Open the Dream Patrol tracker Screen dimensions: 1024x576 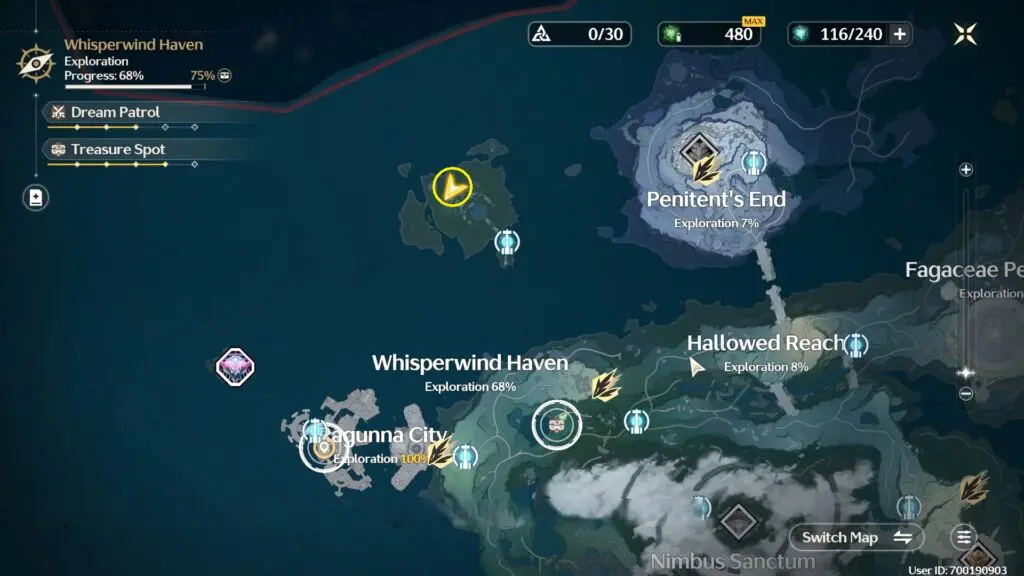115,112
